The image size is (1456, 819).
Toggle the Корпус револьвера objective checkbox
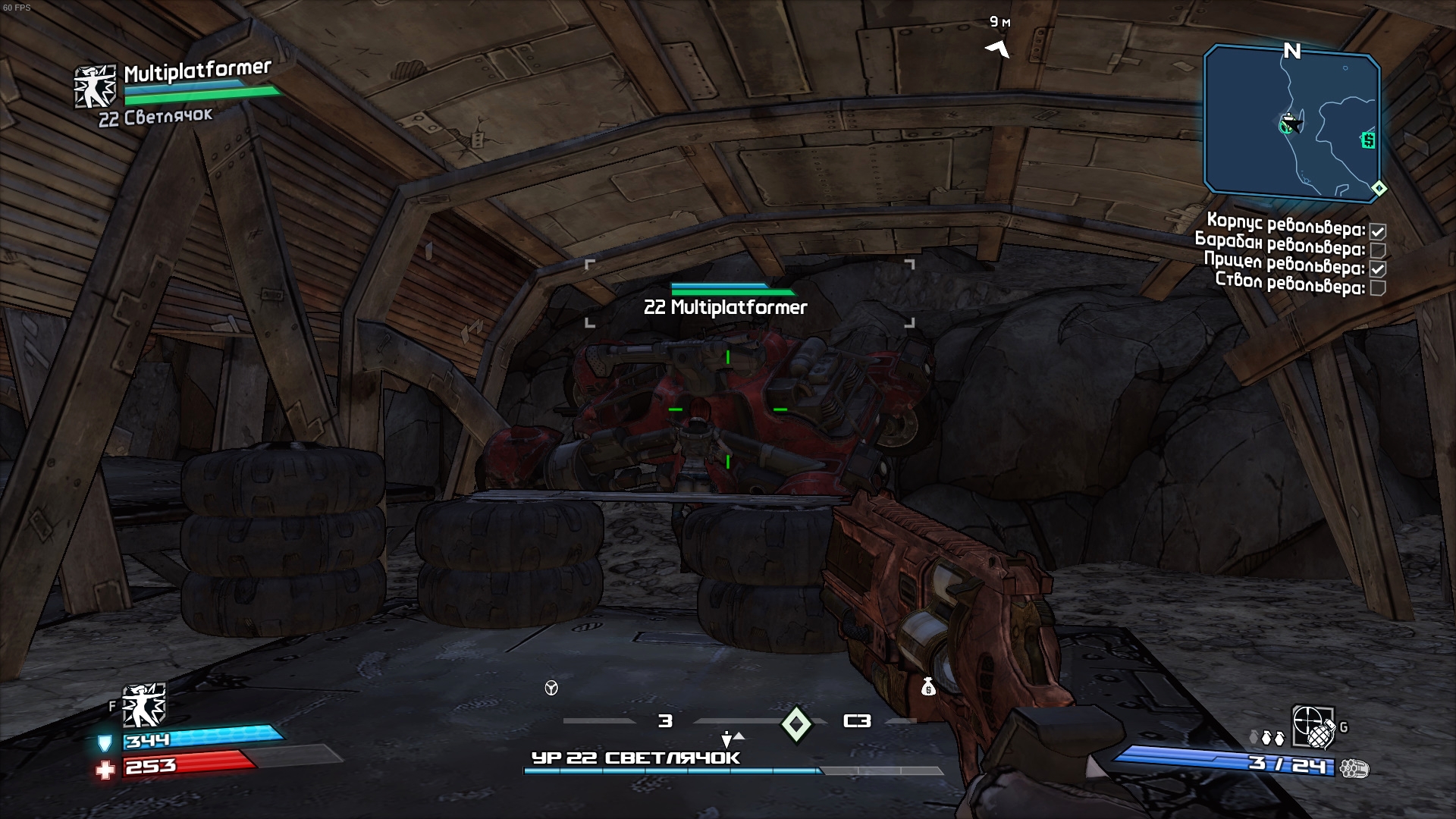[x=1378, y=232]
